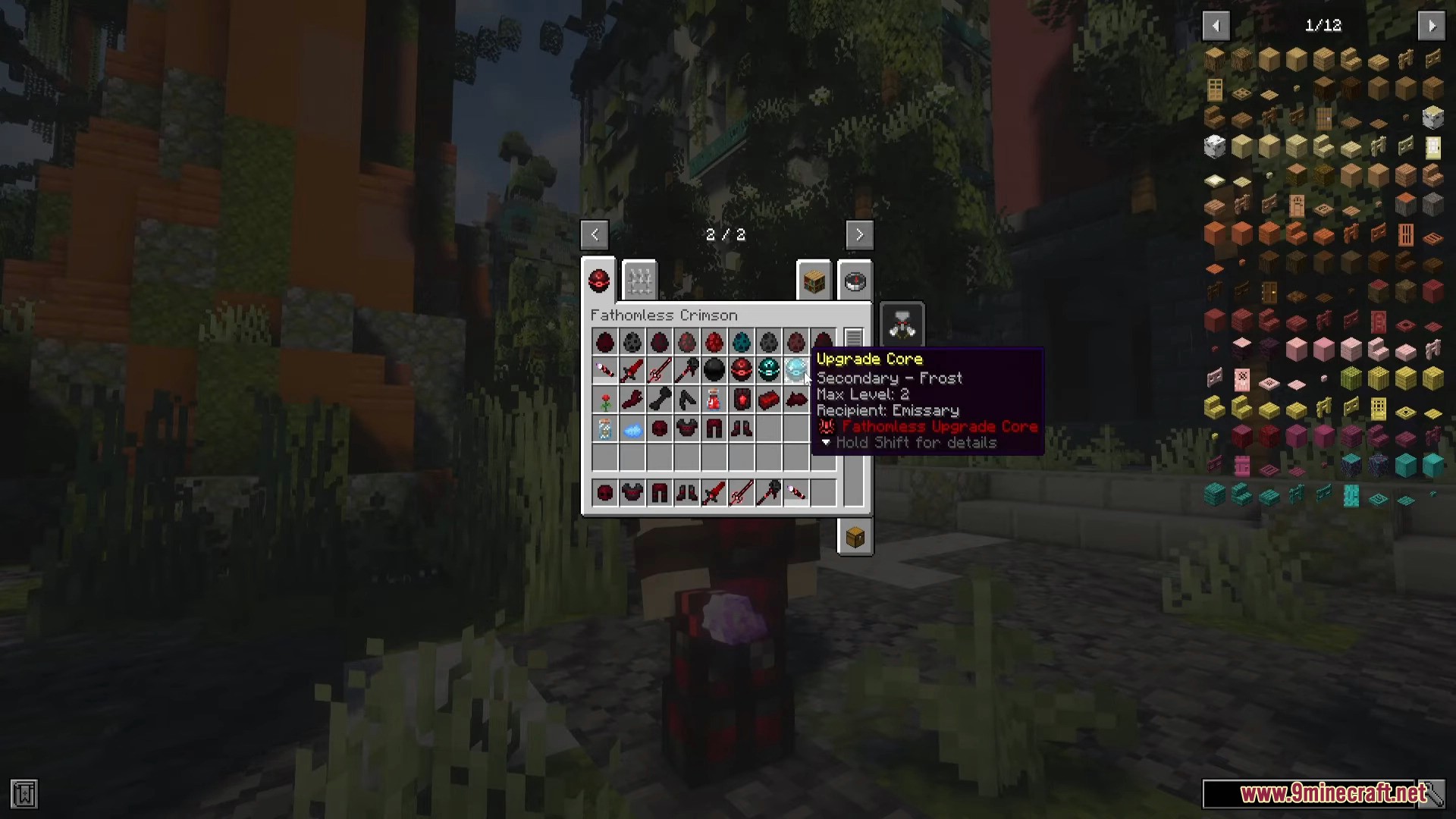The image size is (1456, 819).
Task: Take the teal spawn egg
Action: [x=741, y=342]
